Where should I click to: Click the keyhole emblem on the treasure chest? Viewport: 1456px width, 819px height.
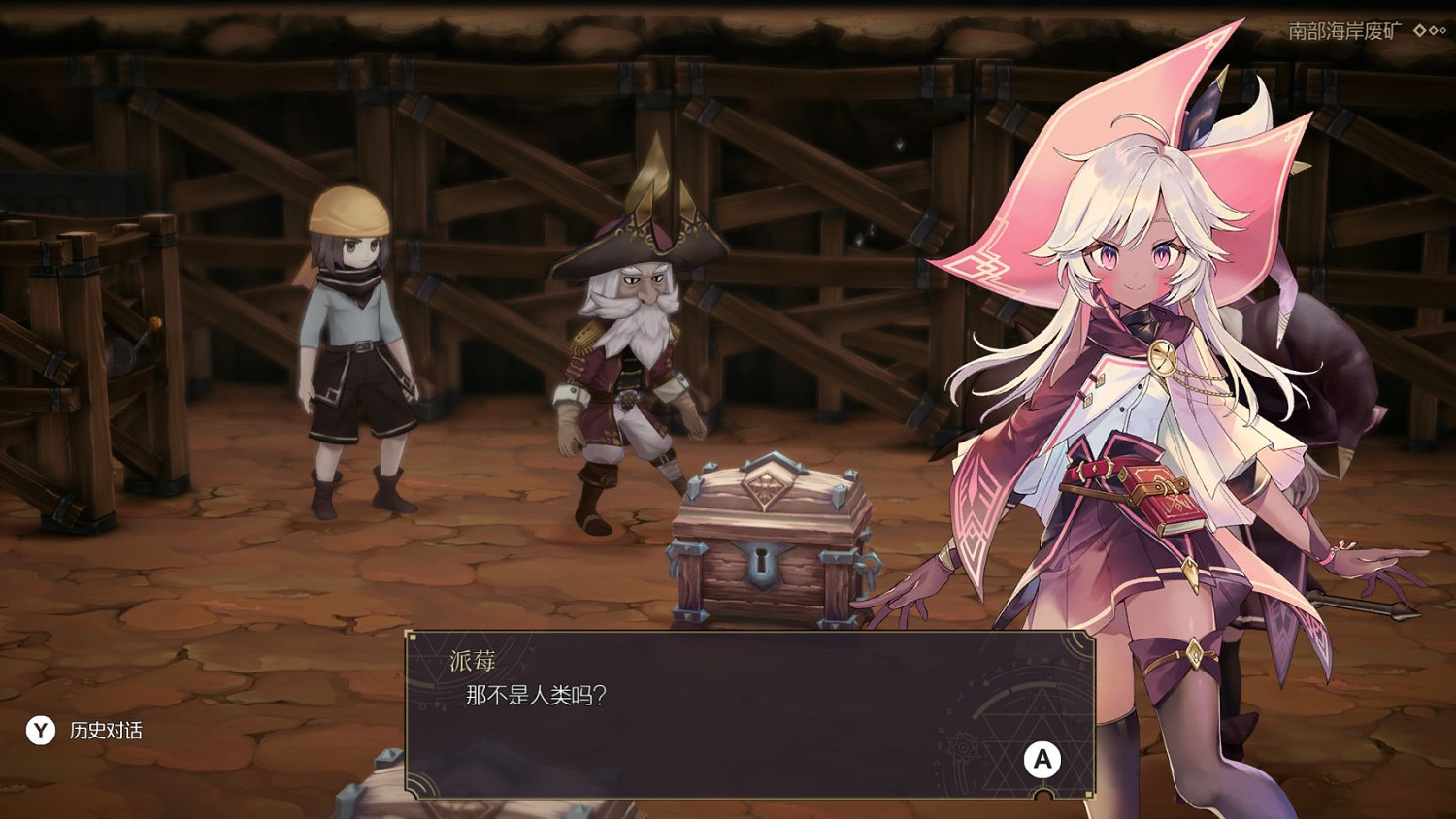coord(765,567)
